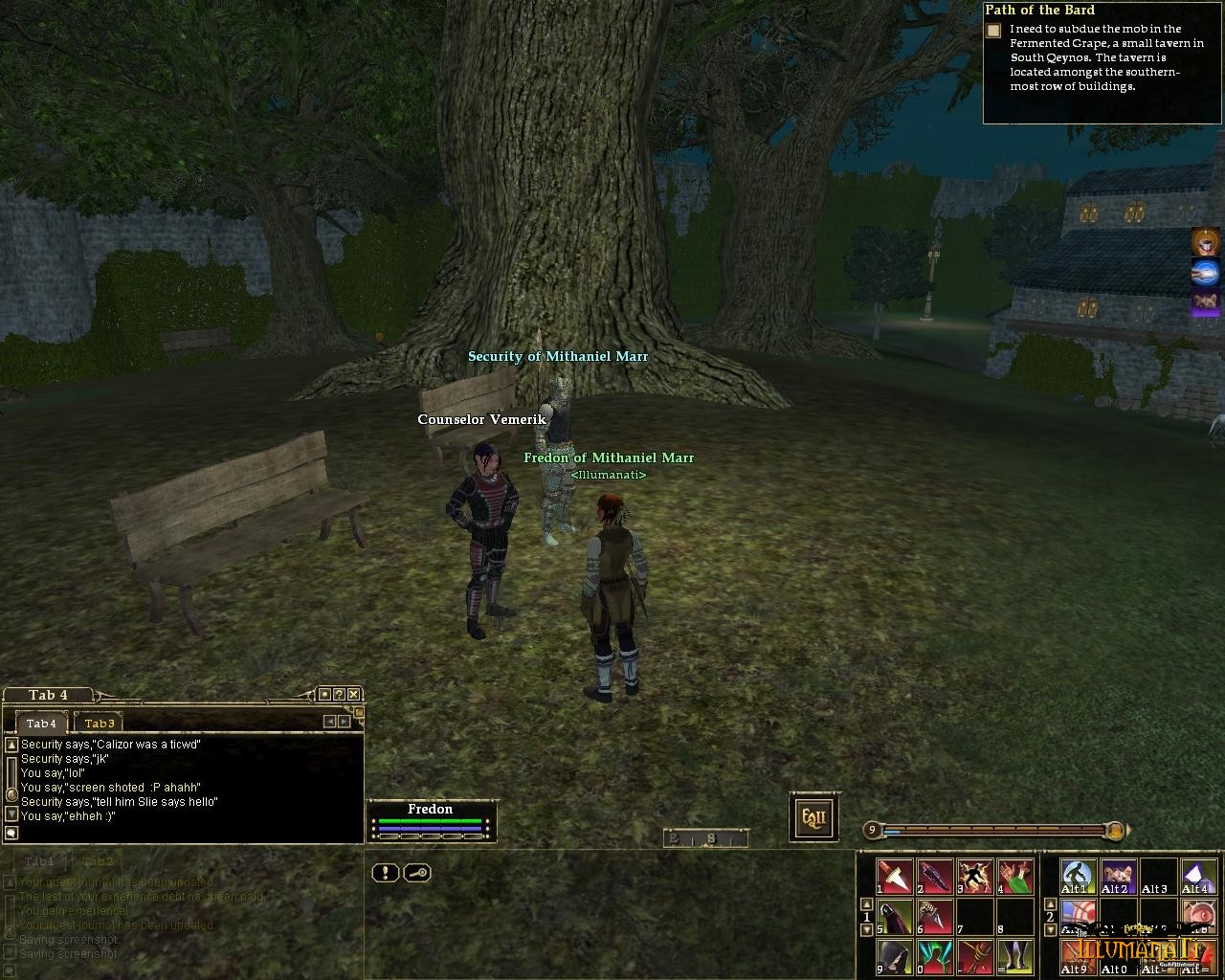Click the orange face buff icon

pos(1205,241)
